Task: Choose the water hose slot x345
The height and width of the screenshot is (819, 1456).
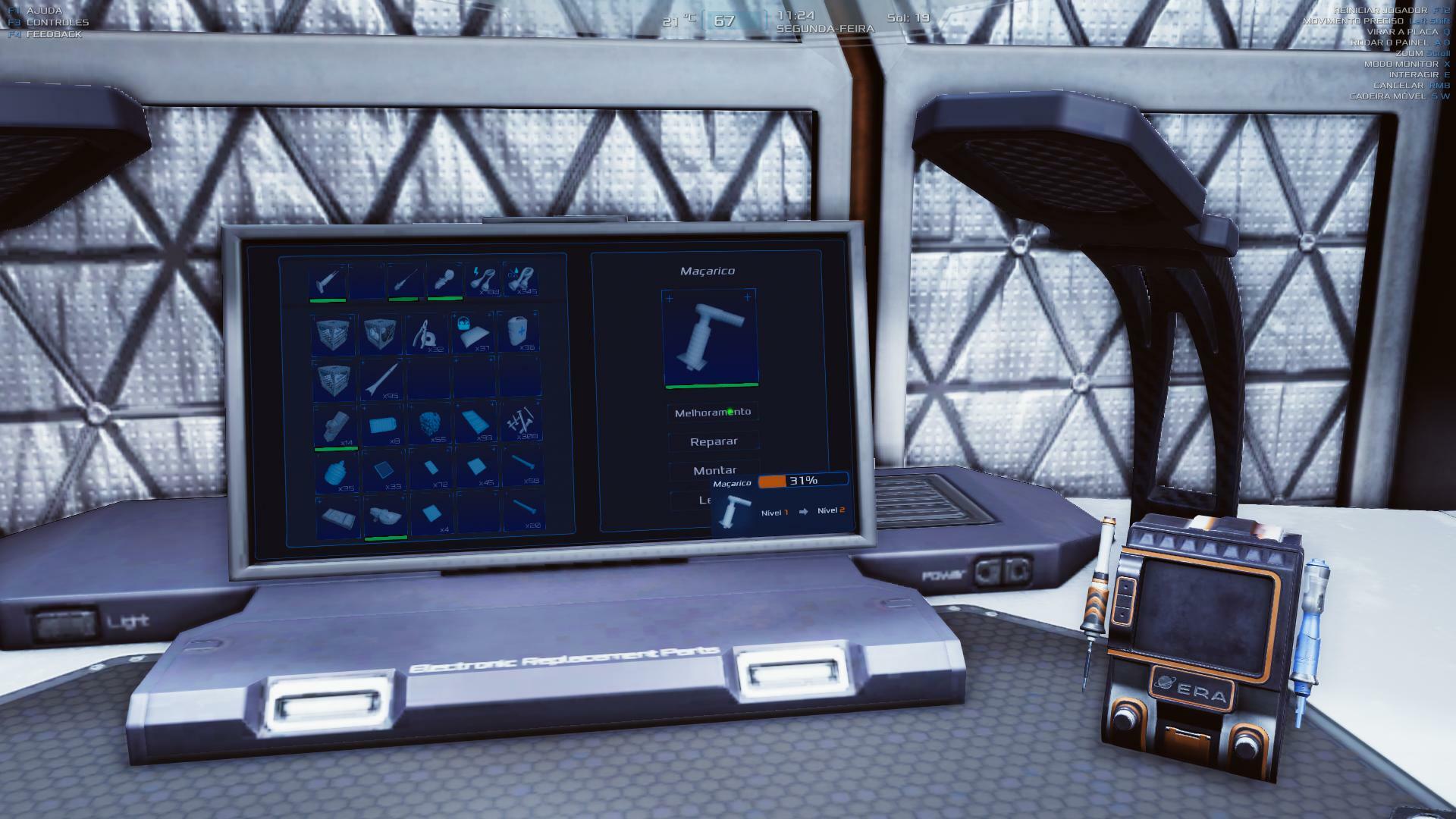Action: click(x=522, y=280)
